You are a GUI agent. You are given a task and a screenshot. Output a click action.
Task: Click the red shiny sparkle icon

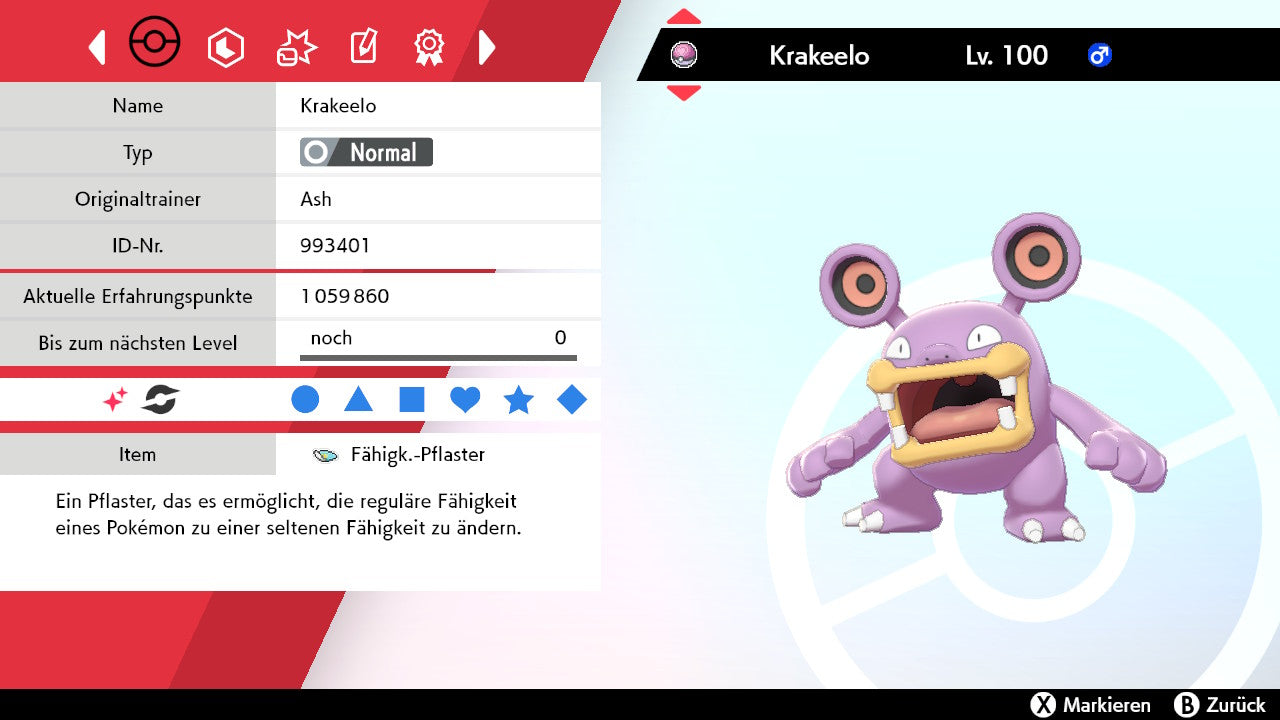pos(115,400)
